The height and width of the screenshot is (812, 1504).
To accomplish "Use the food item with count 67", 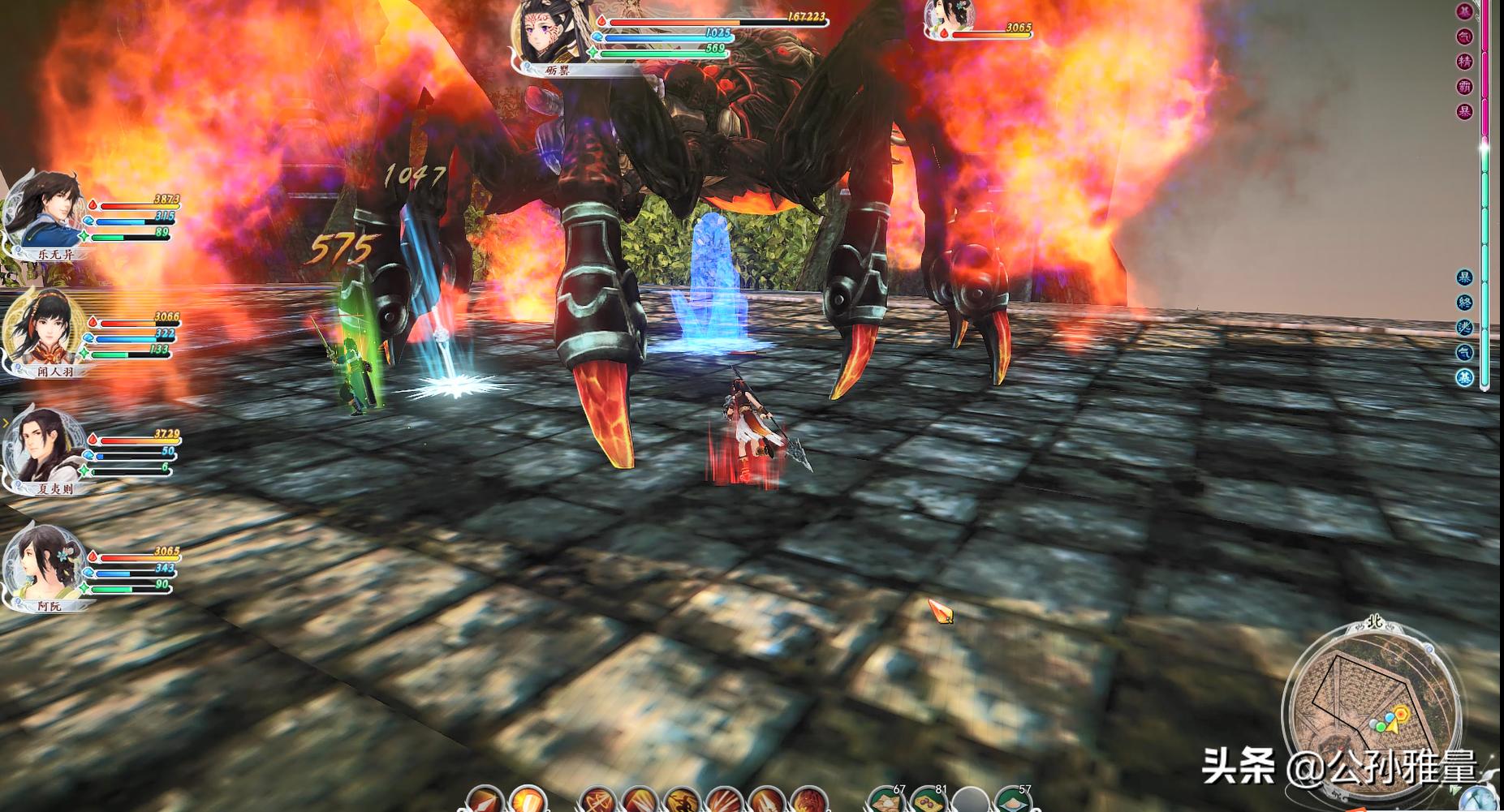I will (886, 801).
